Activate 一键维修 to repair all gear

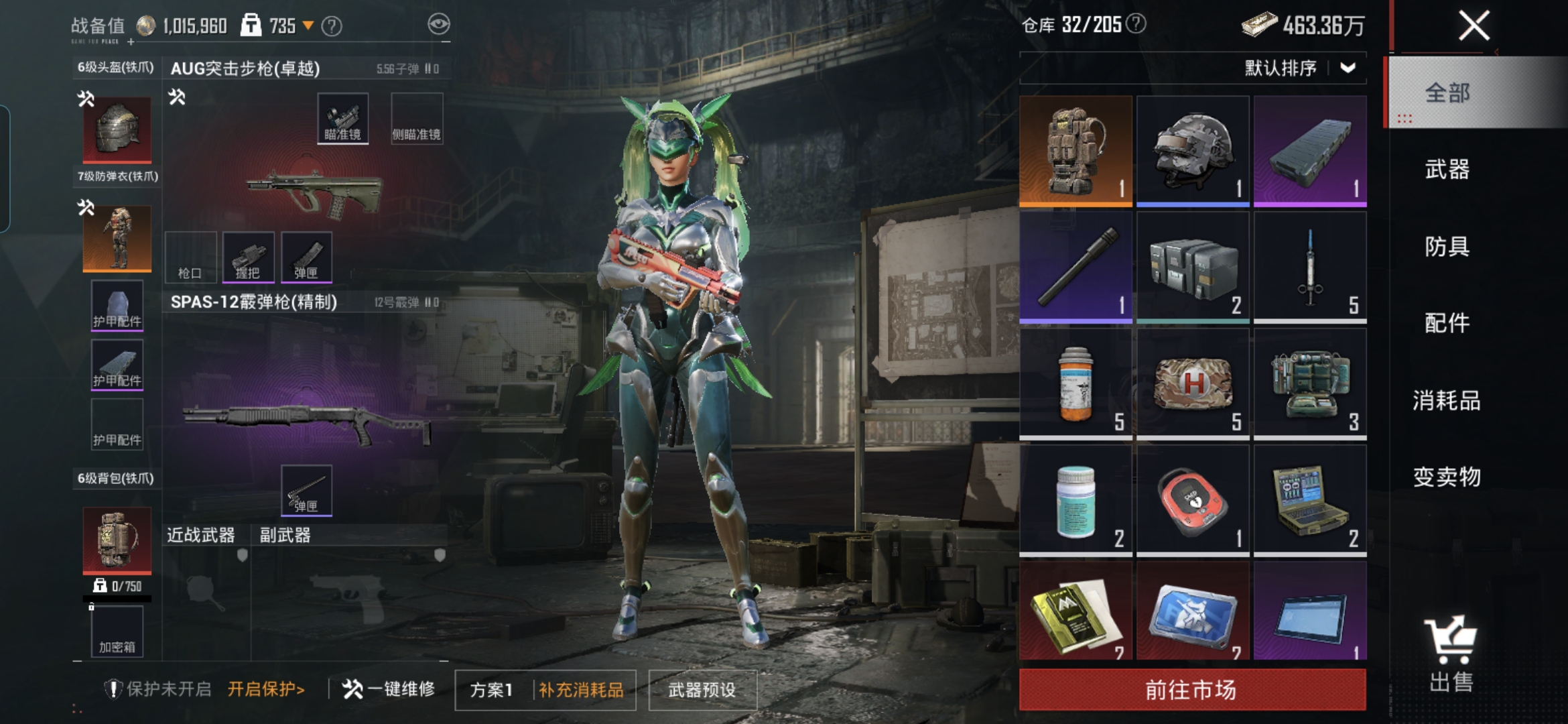(389, 689)
